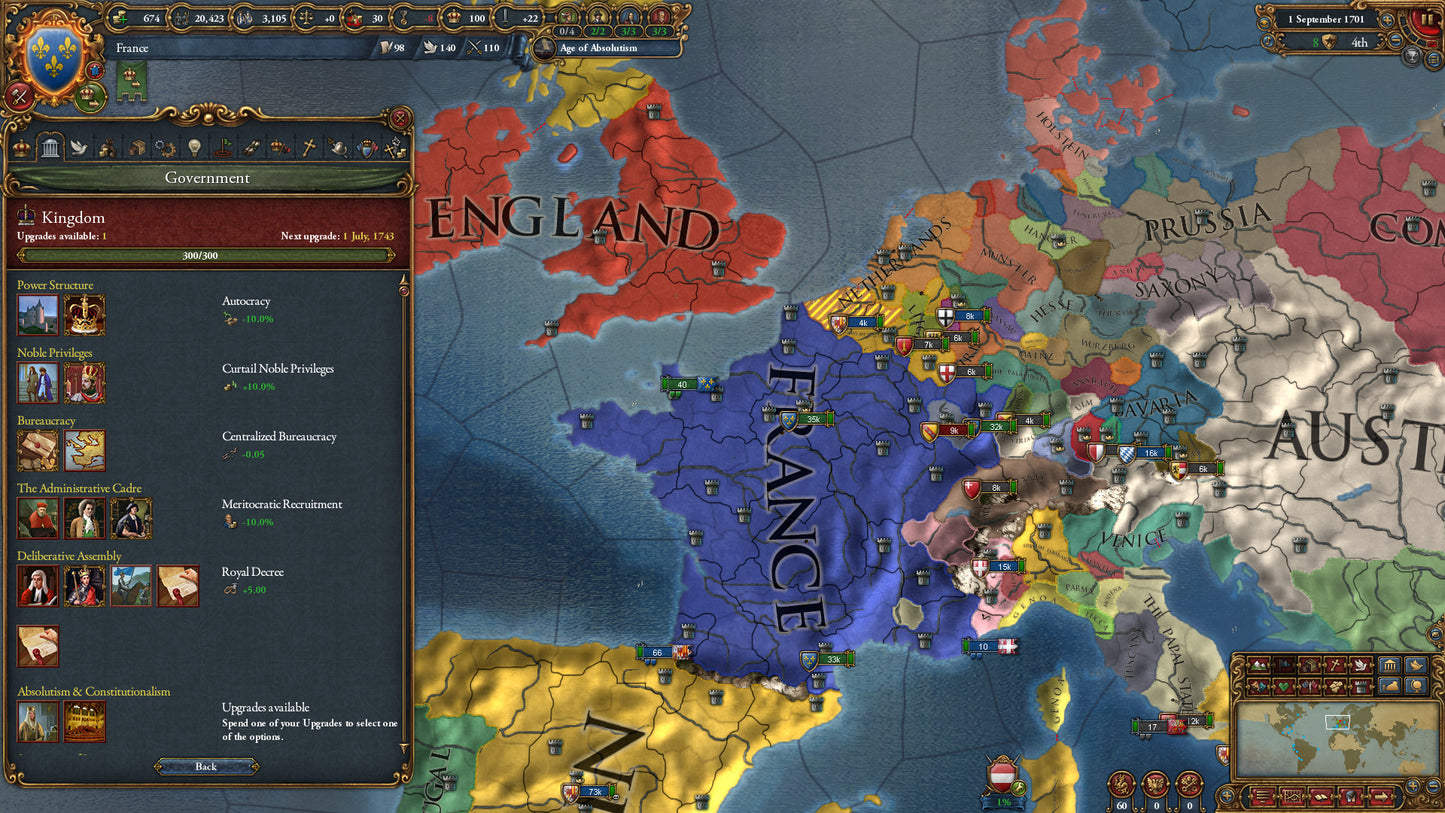Switch to terrain mapmode on the minimap
Viewport: 1445px width, 813px height.
[1258, 666]
